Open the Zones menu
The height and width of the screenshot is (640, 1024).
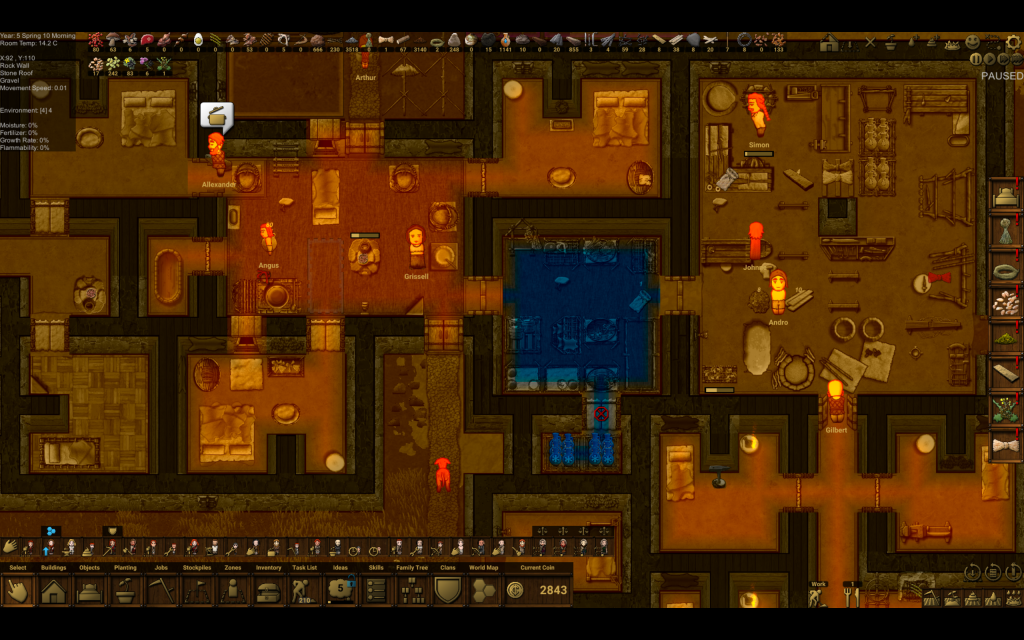(x=233, y=590)
